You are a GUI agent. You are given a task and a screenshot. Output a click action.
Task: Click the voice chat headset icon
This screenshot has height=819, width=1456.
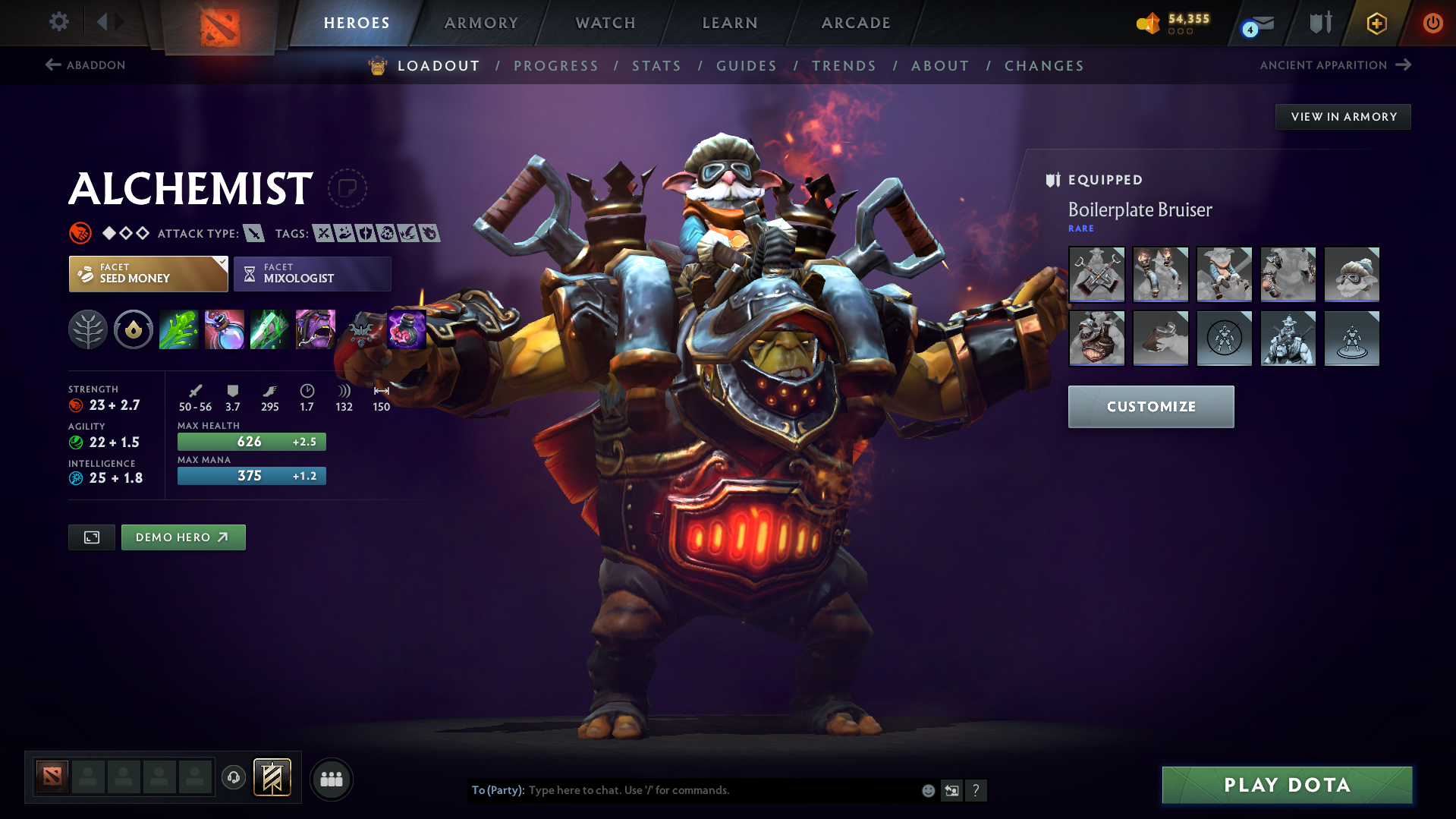pos(233,778)
